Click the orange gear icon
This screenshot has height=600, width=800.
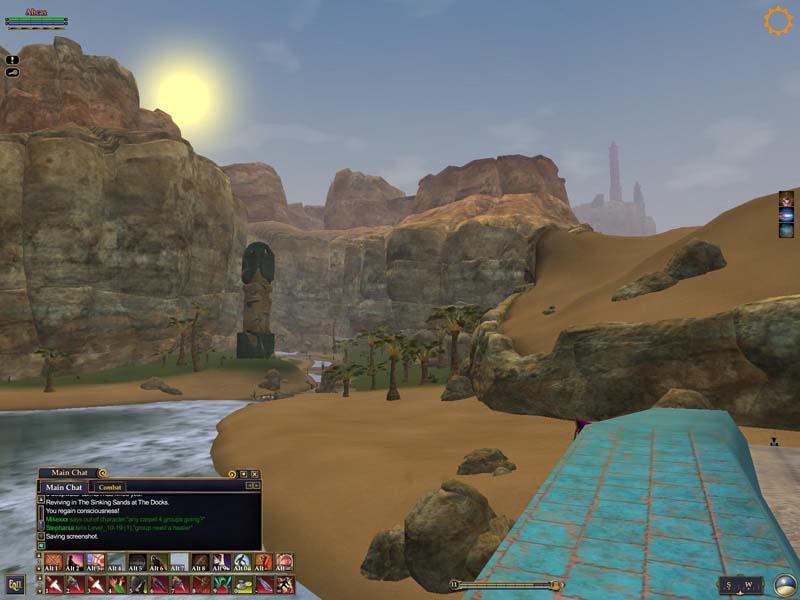(x=778, y=21)
